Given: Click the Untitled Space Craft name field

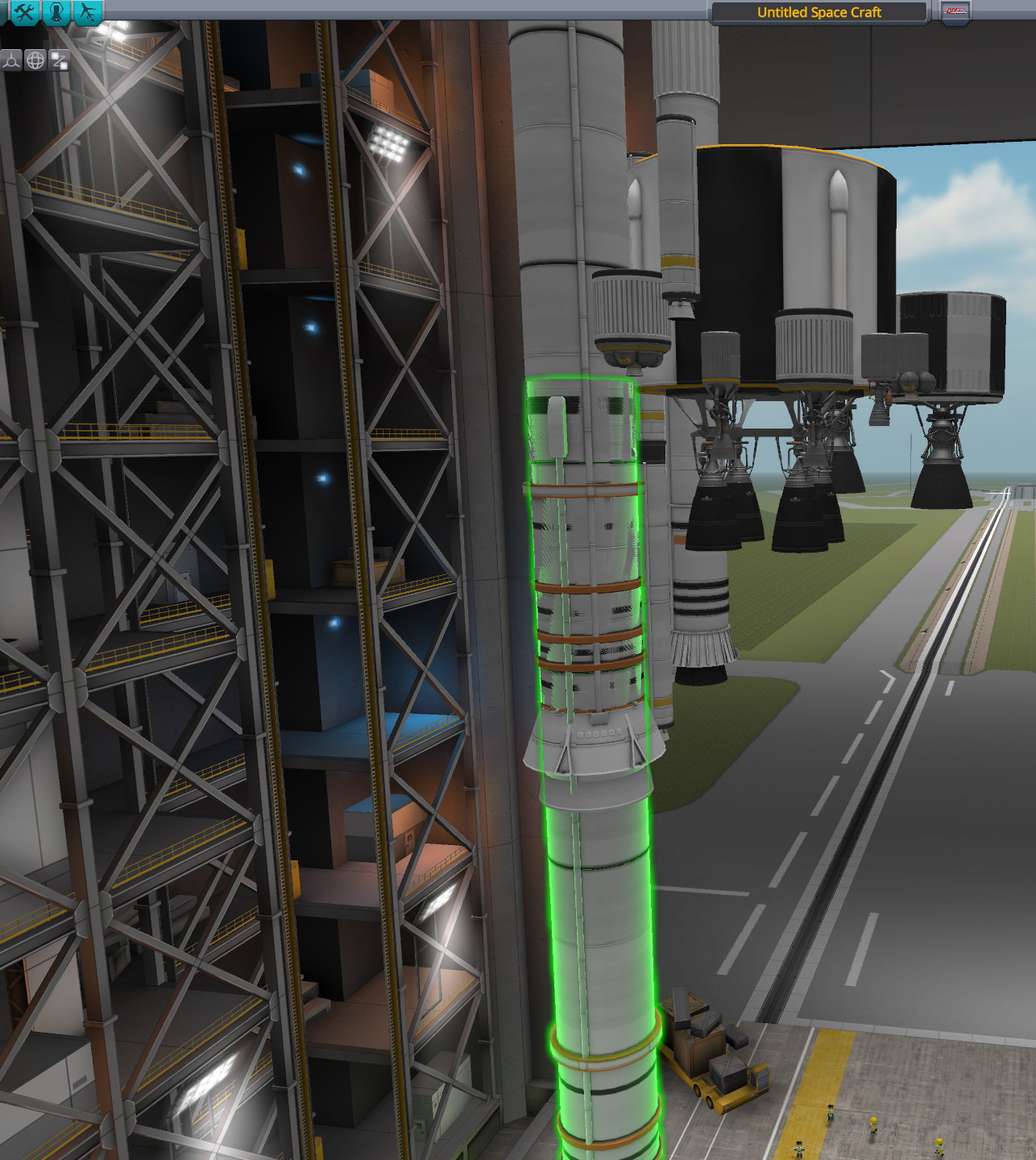Looking at the screenshot, I should (819, 12).
